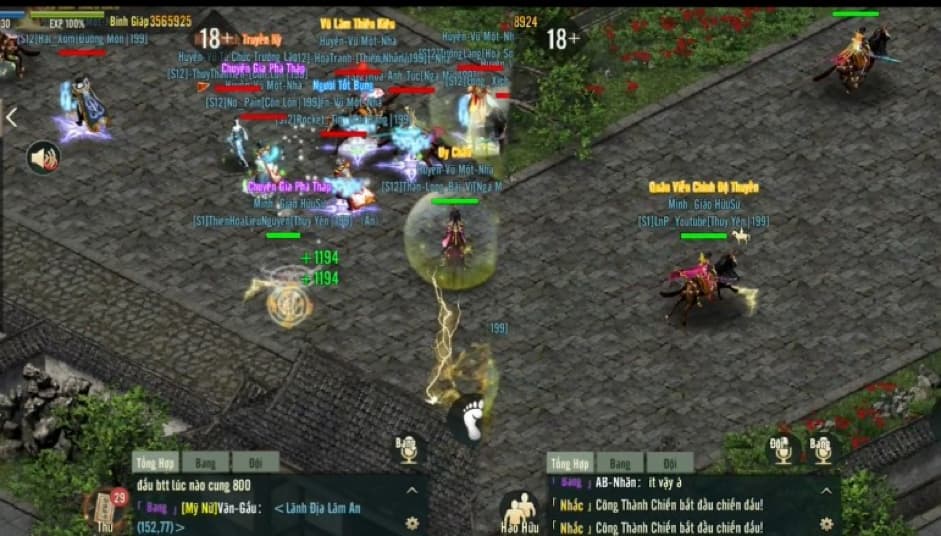Open settings gear beside Công Thành Chiến messages
This screenshot has height=536, width=941.
click(826, 523)
